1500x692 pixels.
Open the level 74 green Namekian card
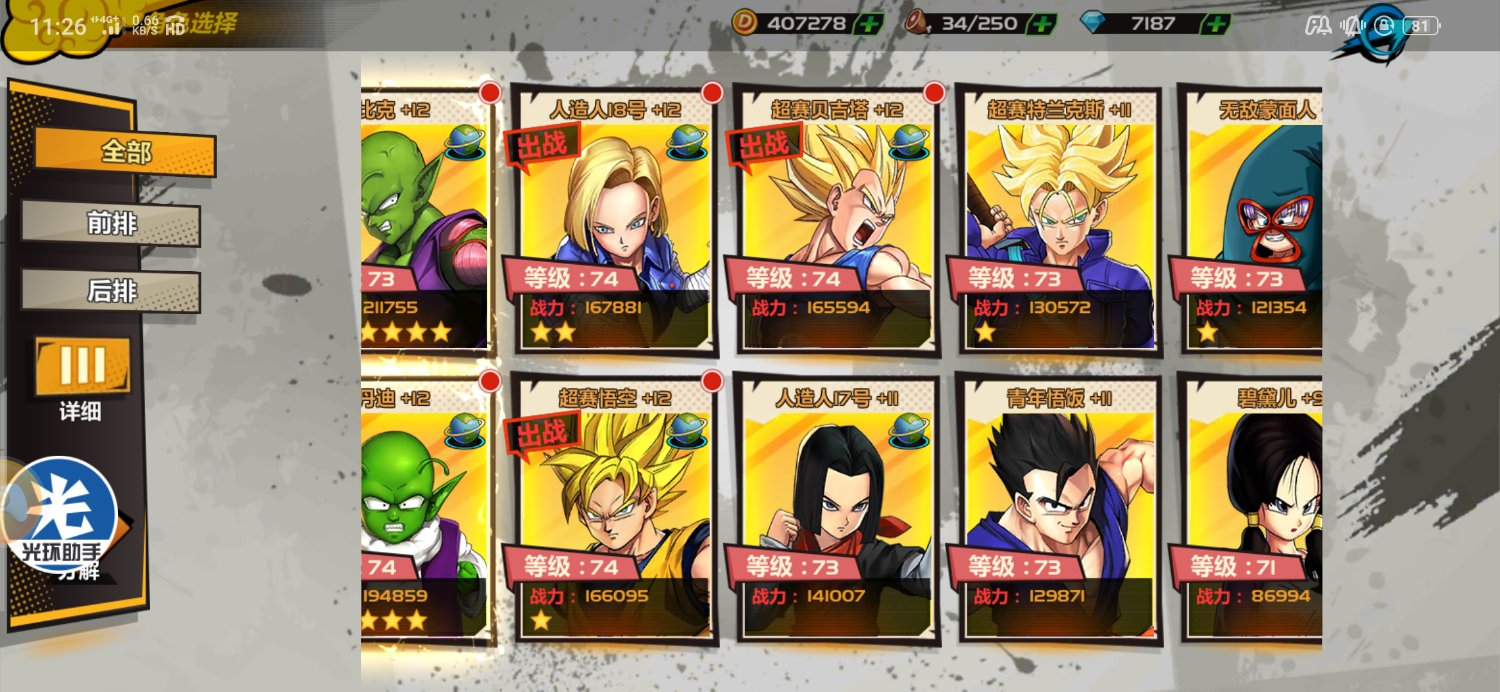pyautogui.click(x=426, y=508)
